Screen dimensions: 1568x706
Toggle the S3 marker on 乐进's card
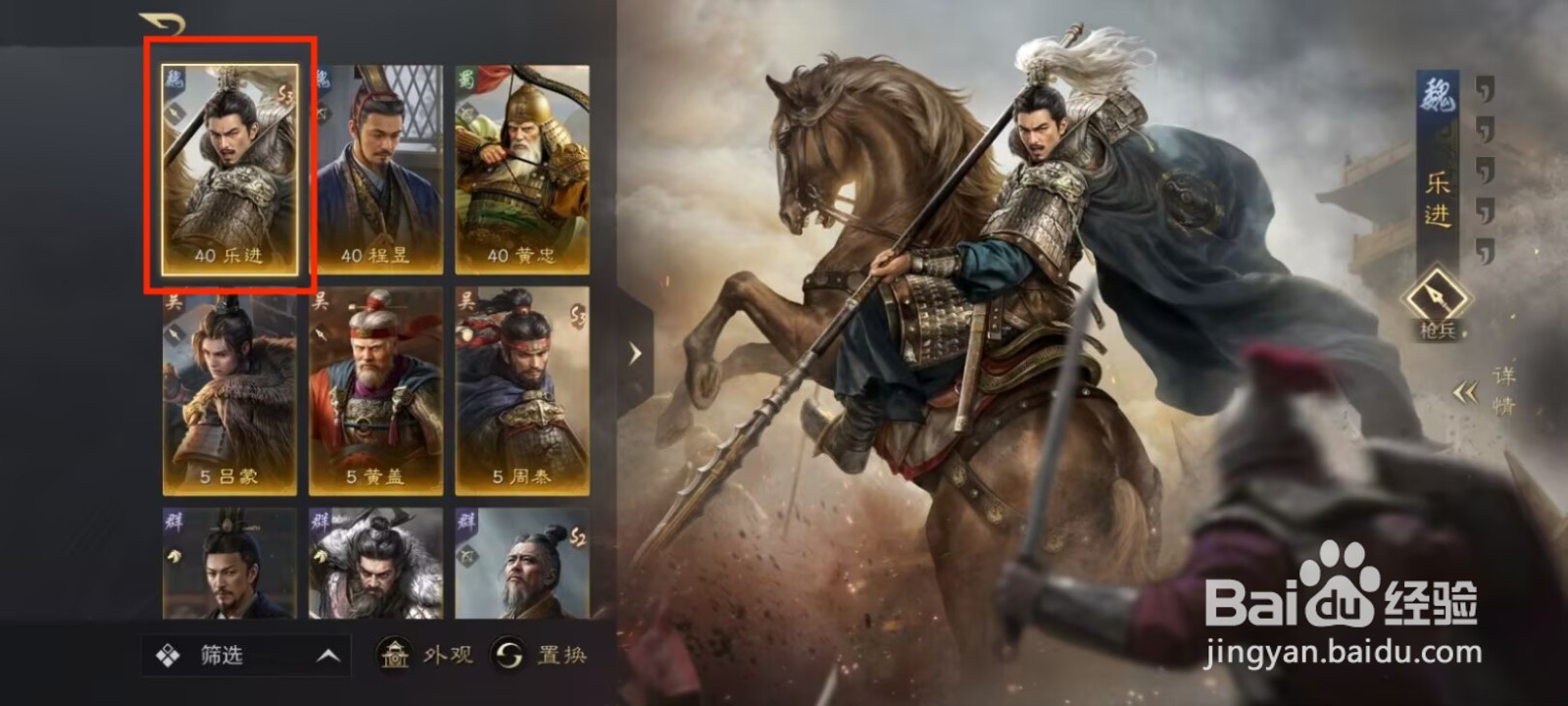(x=285, y=92)
